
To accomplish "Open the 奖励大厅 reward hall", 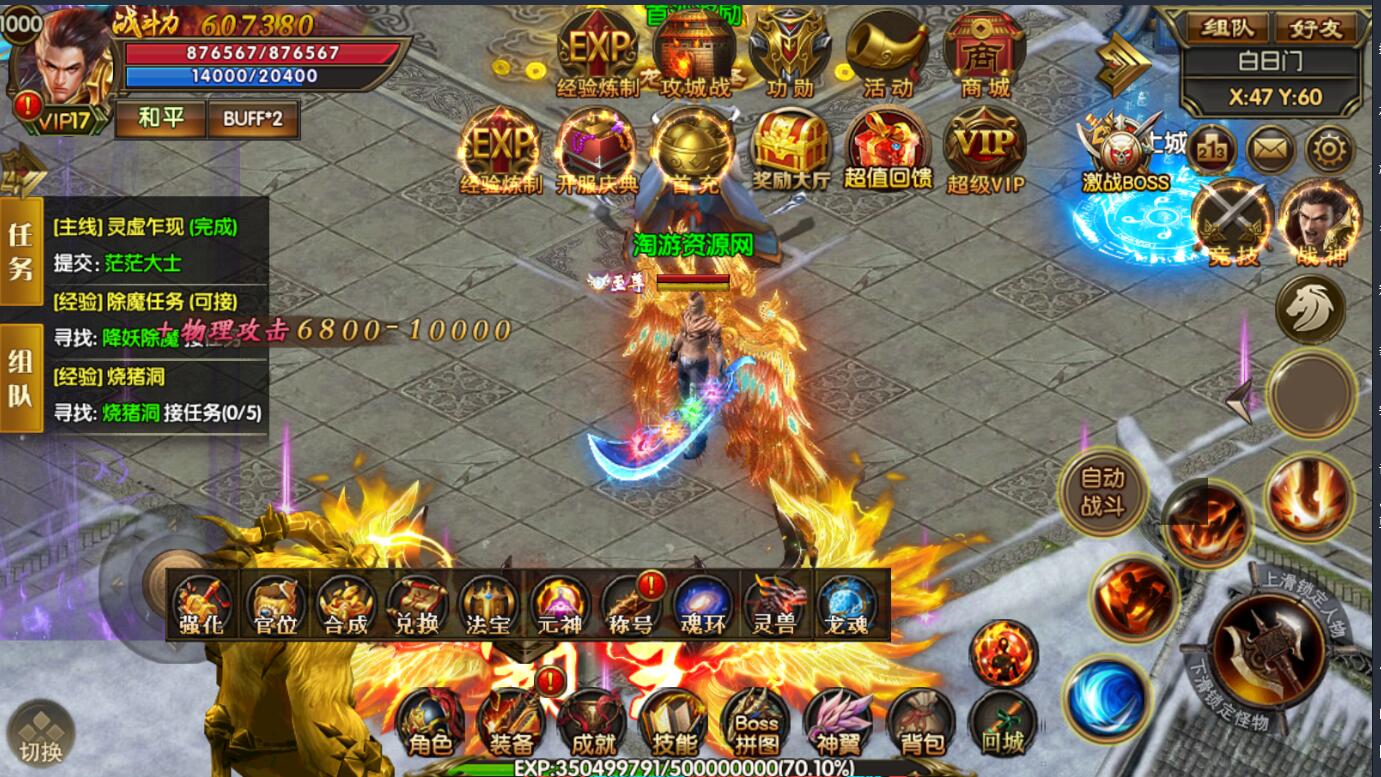I will point(791,152).
